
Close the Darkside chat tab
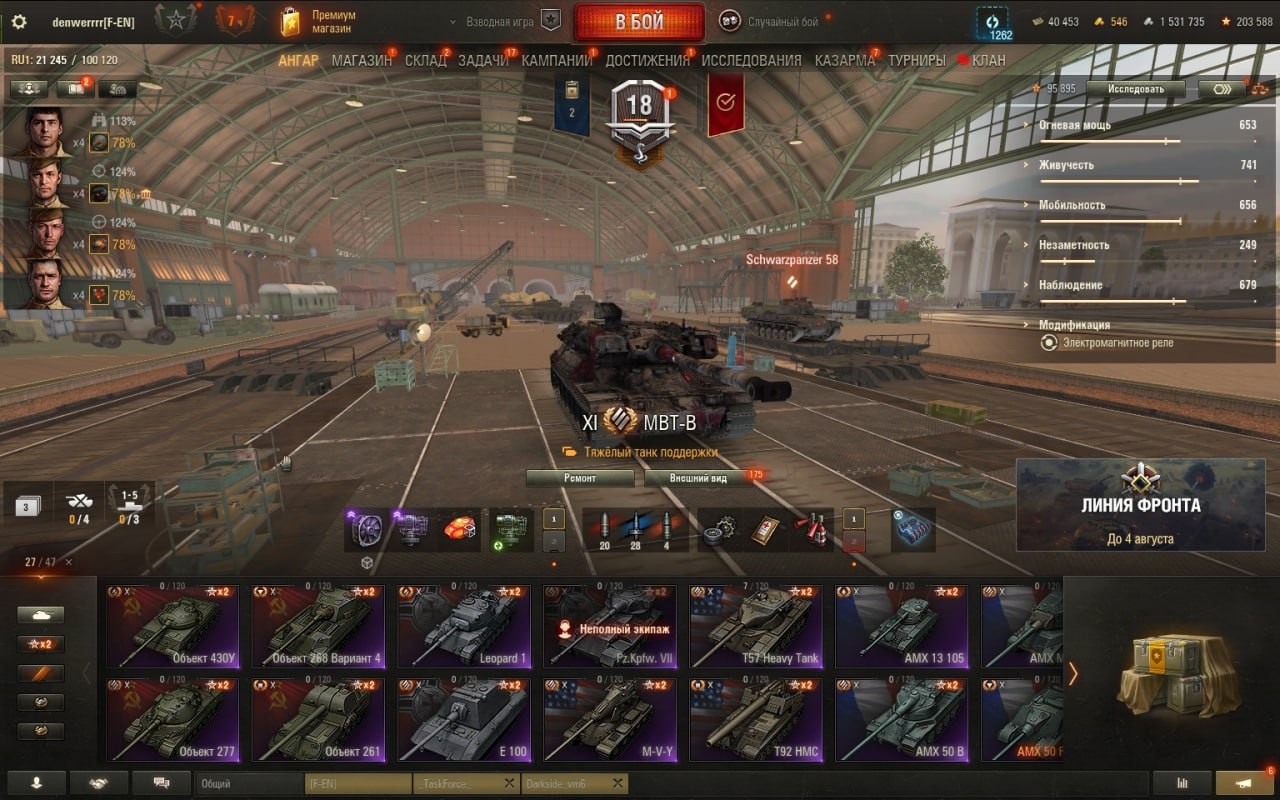point(618,784)
